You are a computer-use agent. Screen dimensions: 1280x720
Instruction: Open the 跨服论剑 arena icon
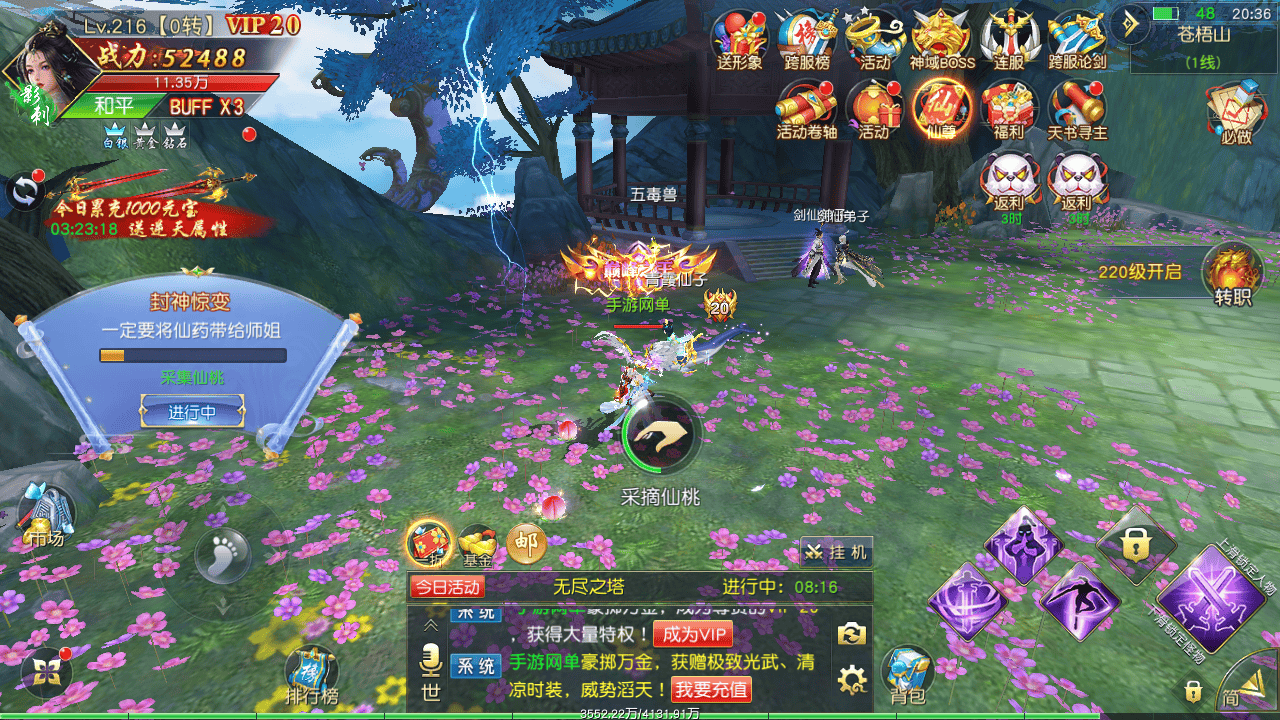(x=1077, y=38)
